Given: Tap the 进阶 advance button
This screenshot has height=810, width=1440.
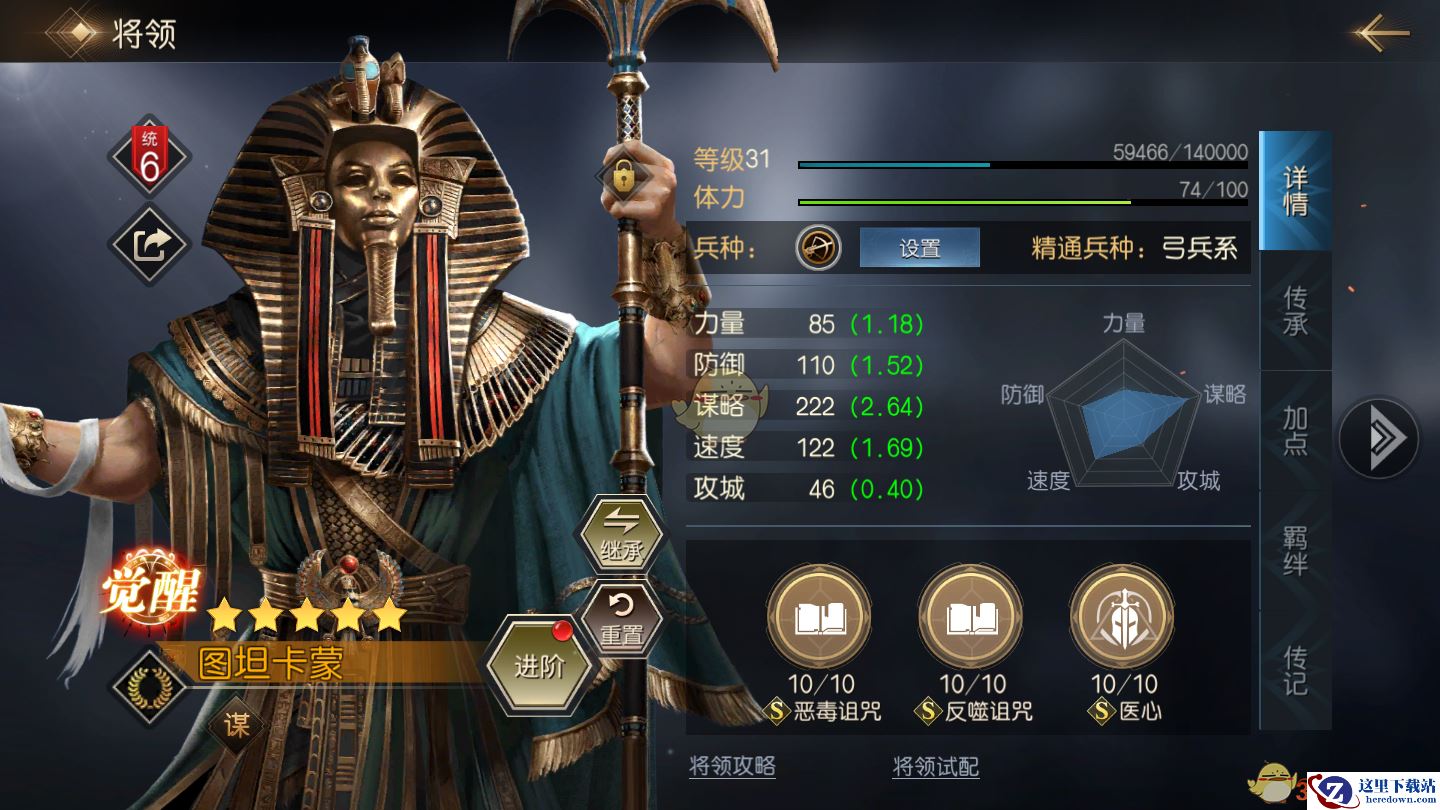Looking at the screenshot, I should coord(540,665).
